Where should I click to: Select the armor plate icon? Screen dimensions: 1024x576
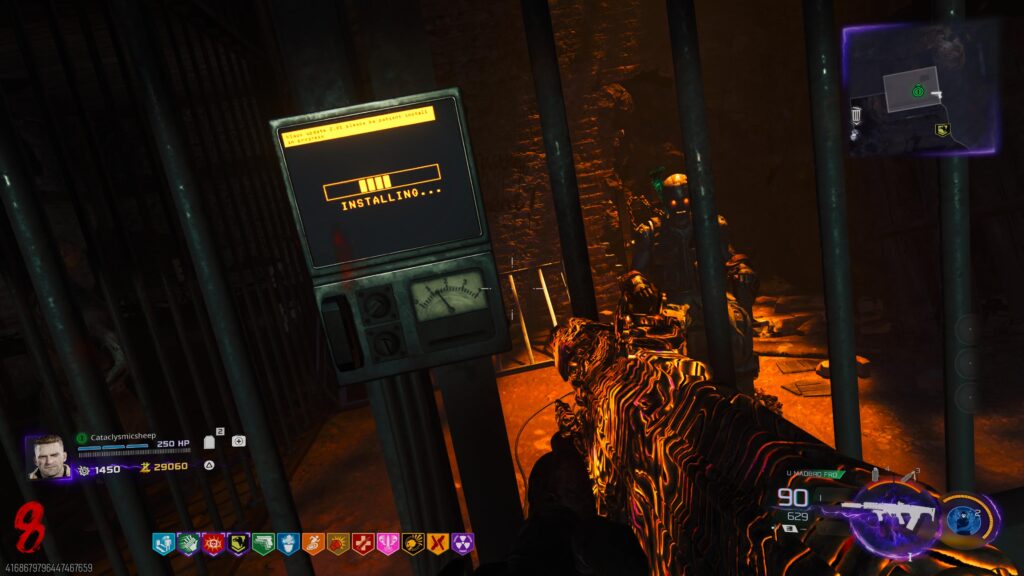[210, 441]
